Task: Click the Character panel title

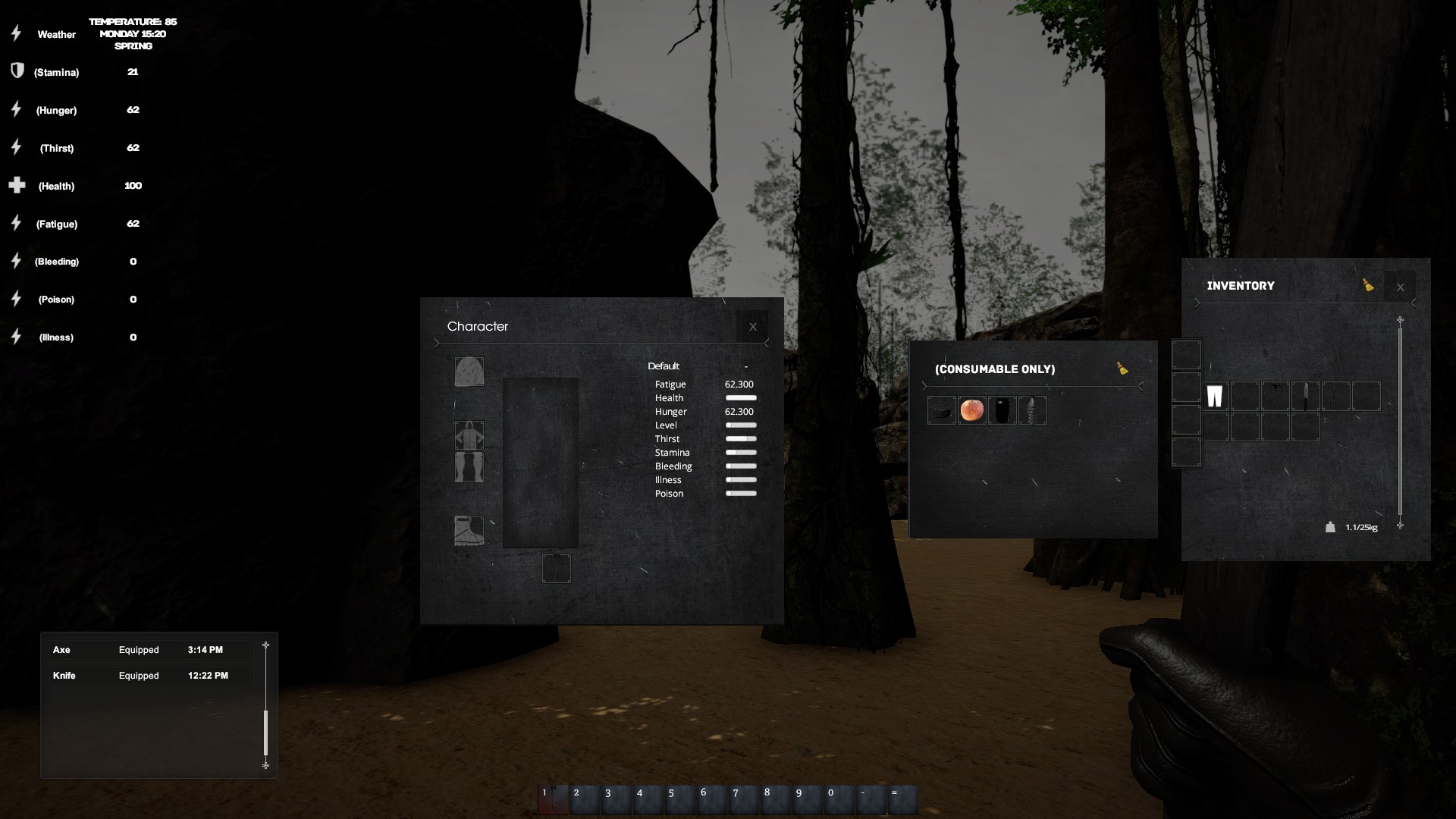Action: click(478, 326)
